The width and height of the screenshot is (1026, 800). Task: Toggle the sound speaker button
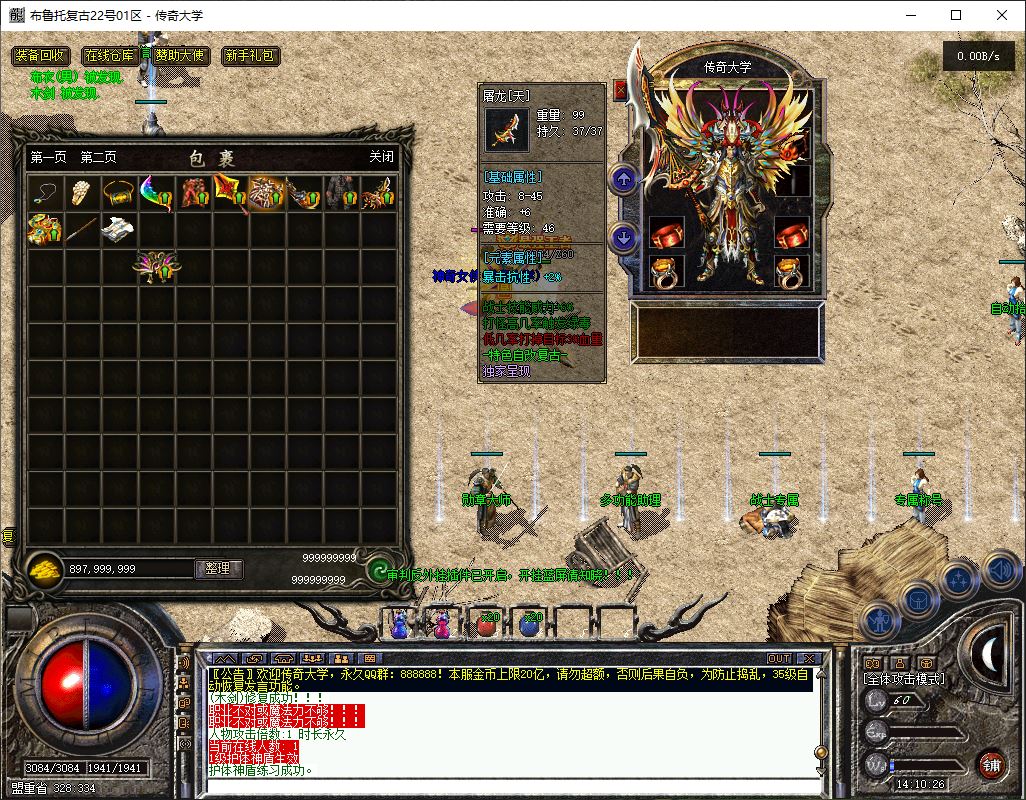point(1000,571)
